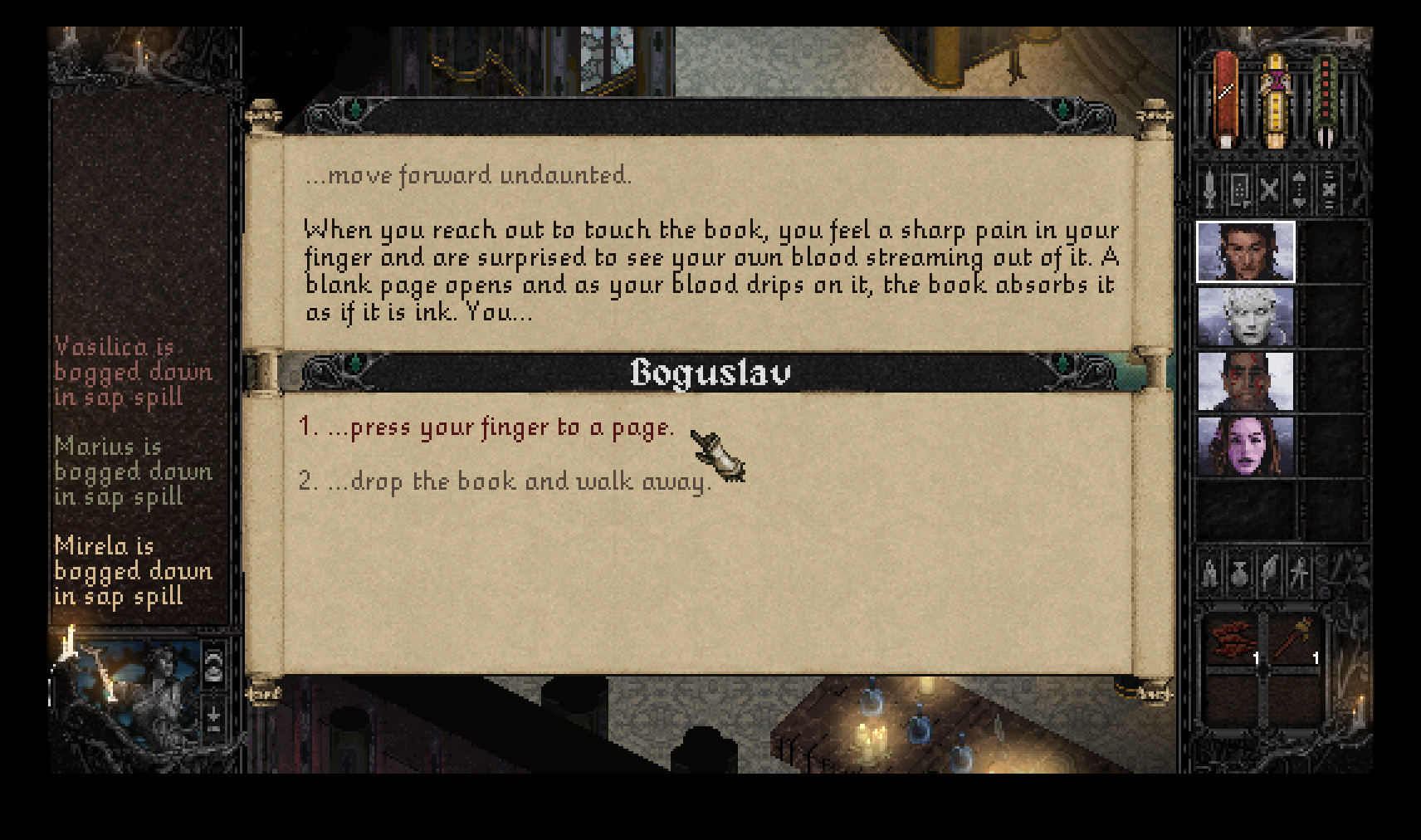Use the roasted meat quickslot item
Viewport: 1421px width, 840px height.
pyautogui.click(x=1234, y=639)
